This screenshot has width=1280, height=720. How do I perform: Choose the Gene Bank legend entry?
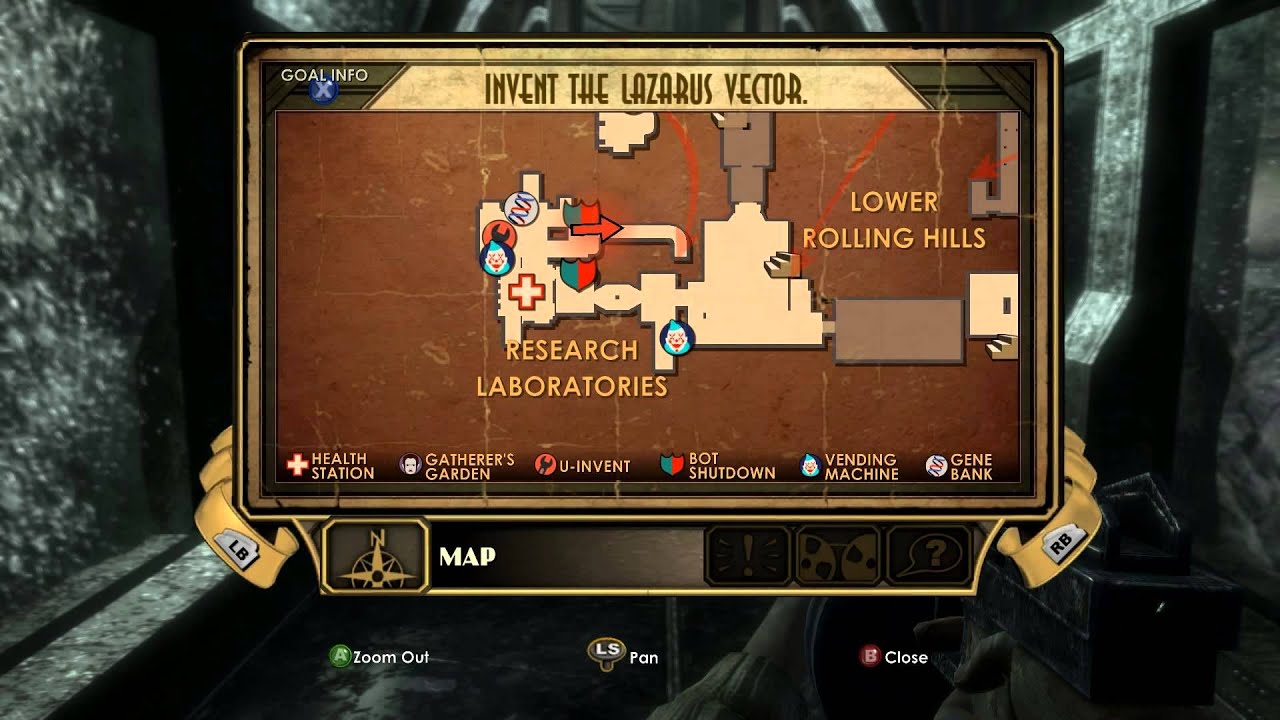point(959,466)
